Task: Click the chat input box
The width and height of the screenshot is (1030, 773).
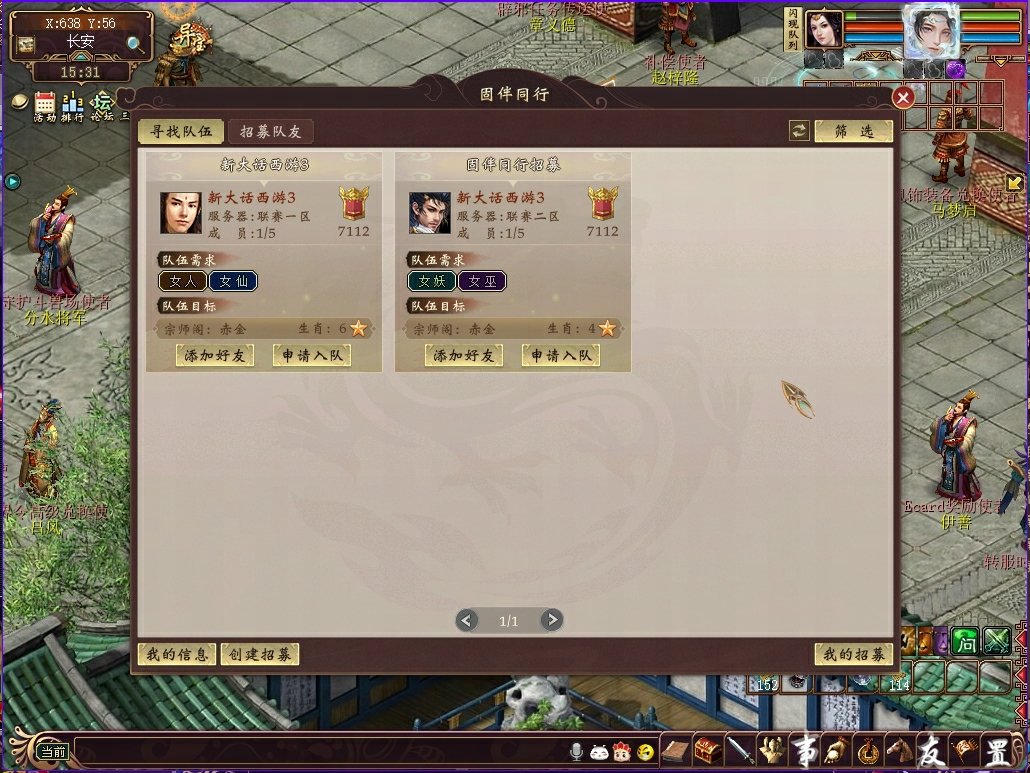Action: [320, 751]
